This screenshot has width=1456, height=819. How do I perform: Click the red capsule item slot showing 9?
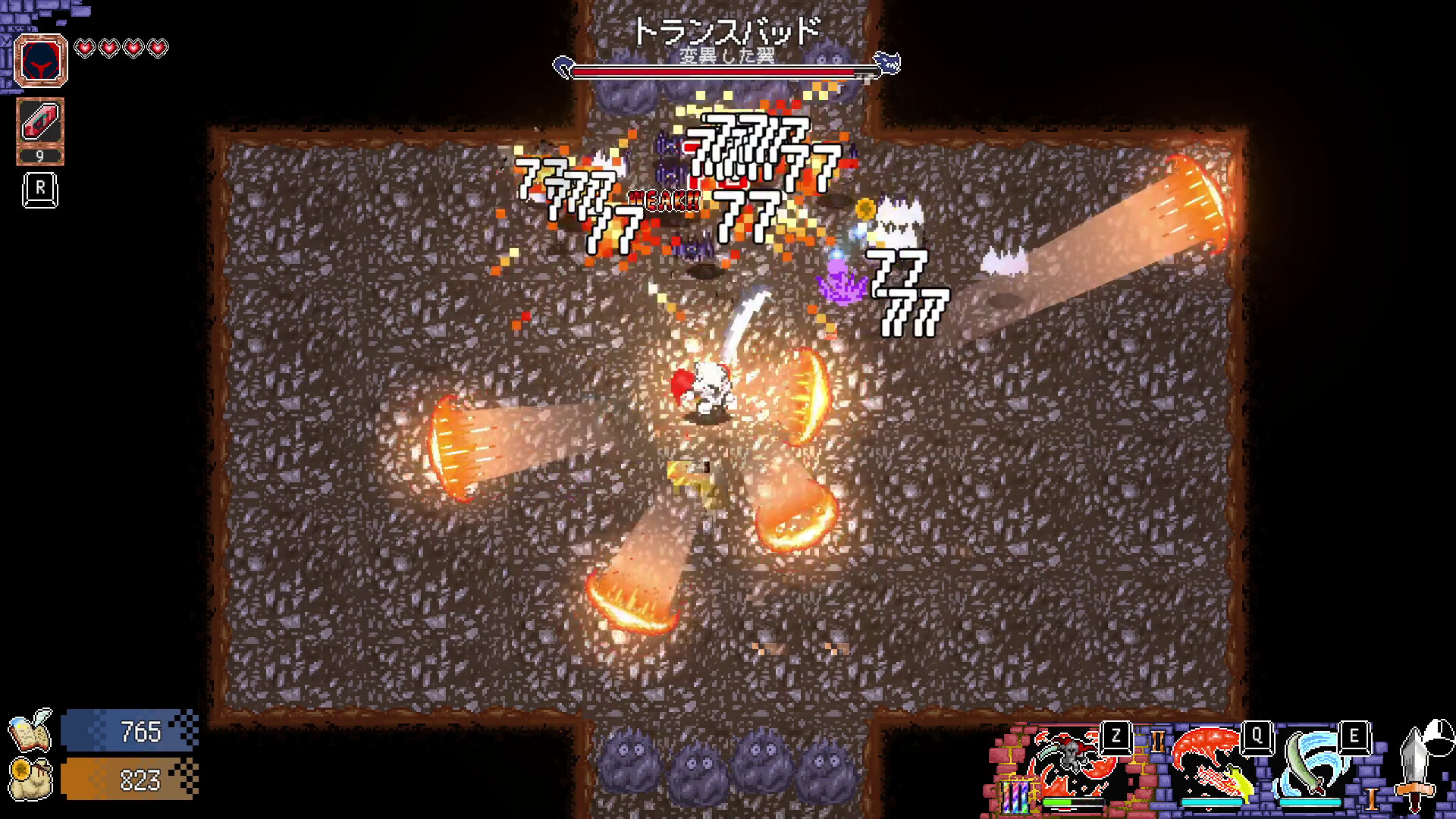(42, 125)
